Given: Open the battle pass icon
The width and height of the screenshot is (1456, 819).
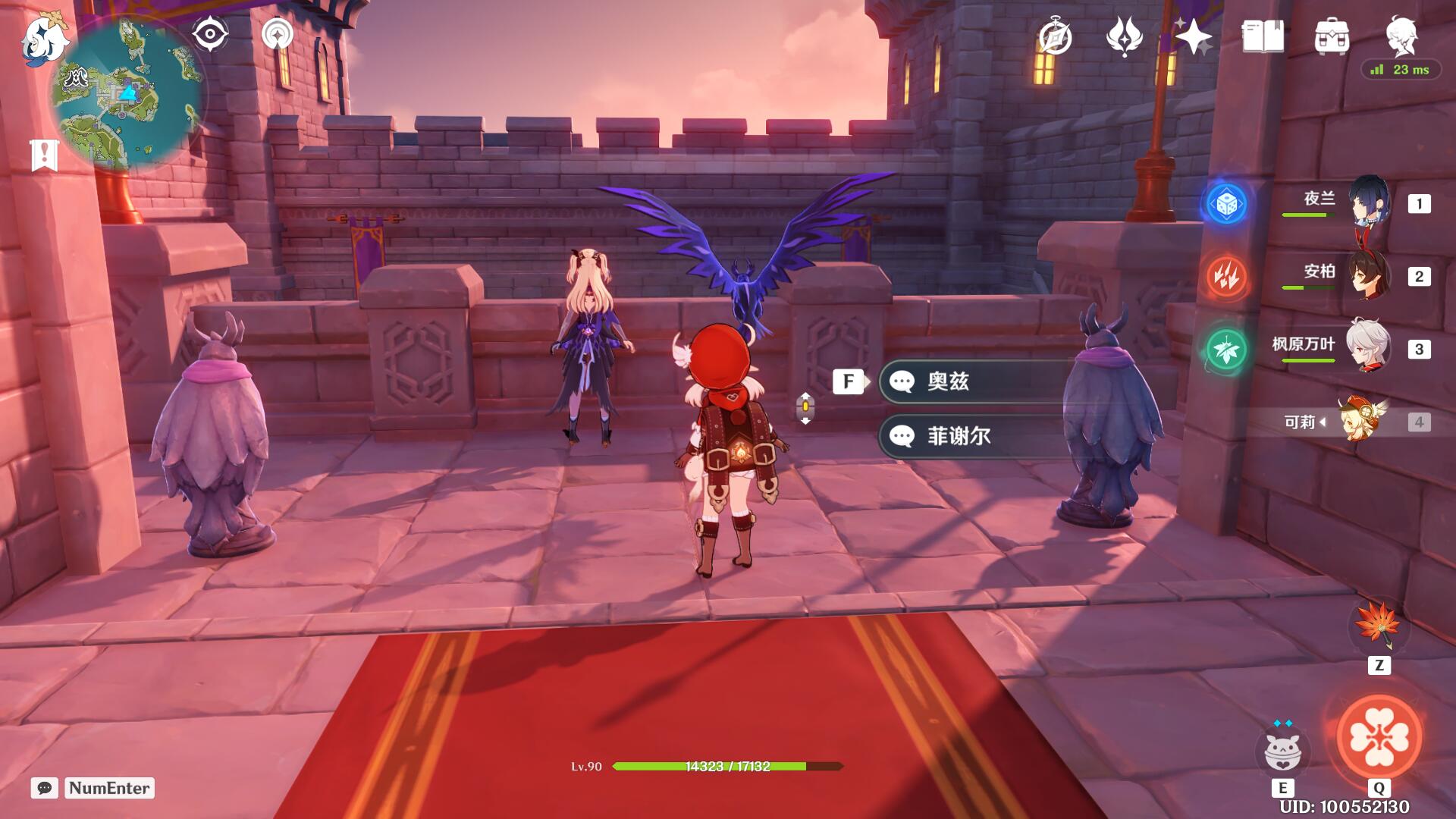Looking at the screenshot, I should [x=1124, y=36].
